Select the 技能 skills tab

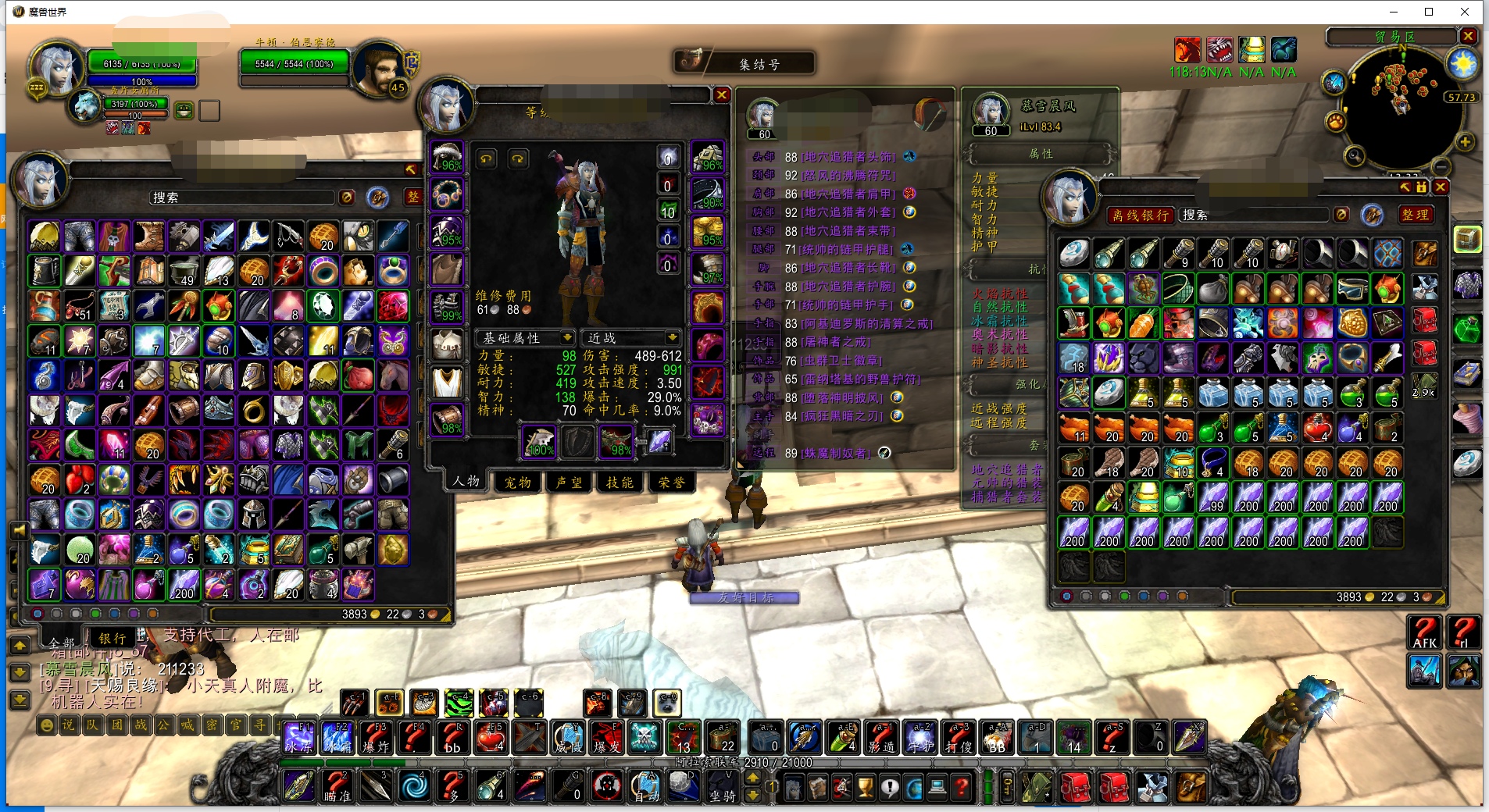click(x=620, y=483)
